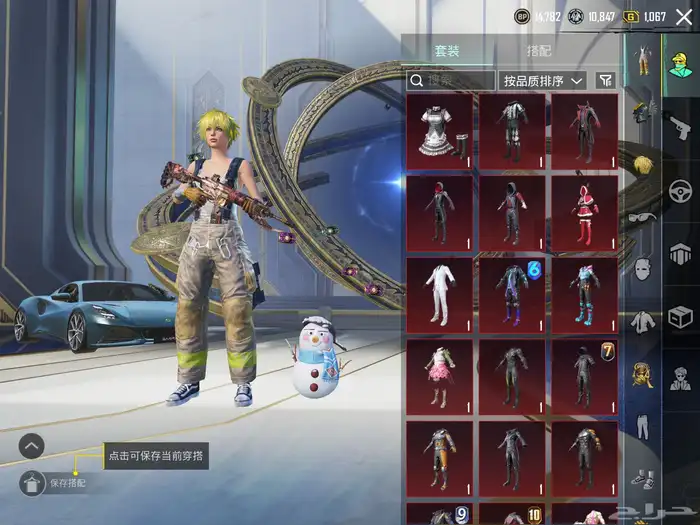The width and height of the screenshot is (700, 525).
Task: Close the wardrobe screen with the X
Action: coord(684,16)
